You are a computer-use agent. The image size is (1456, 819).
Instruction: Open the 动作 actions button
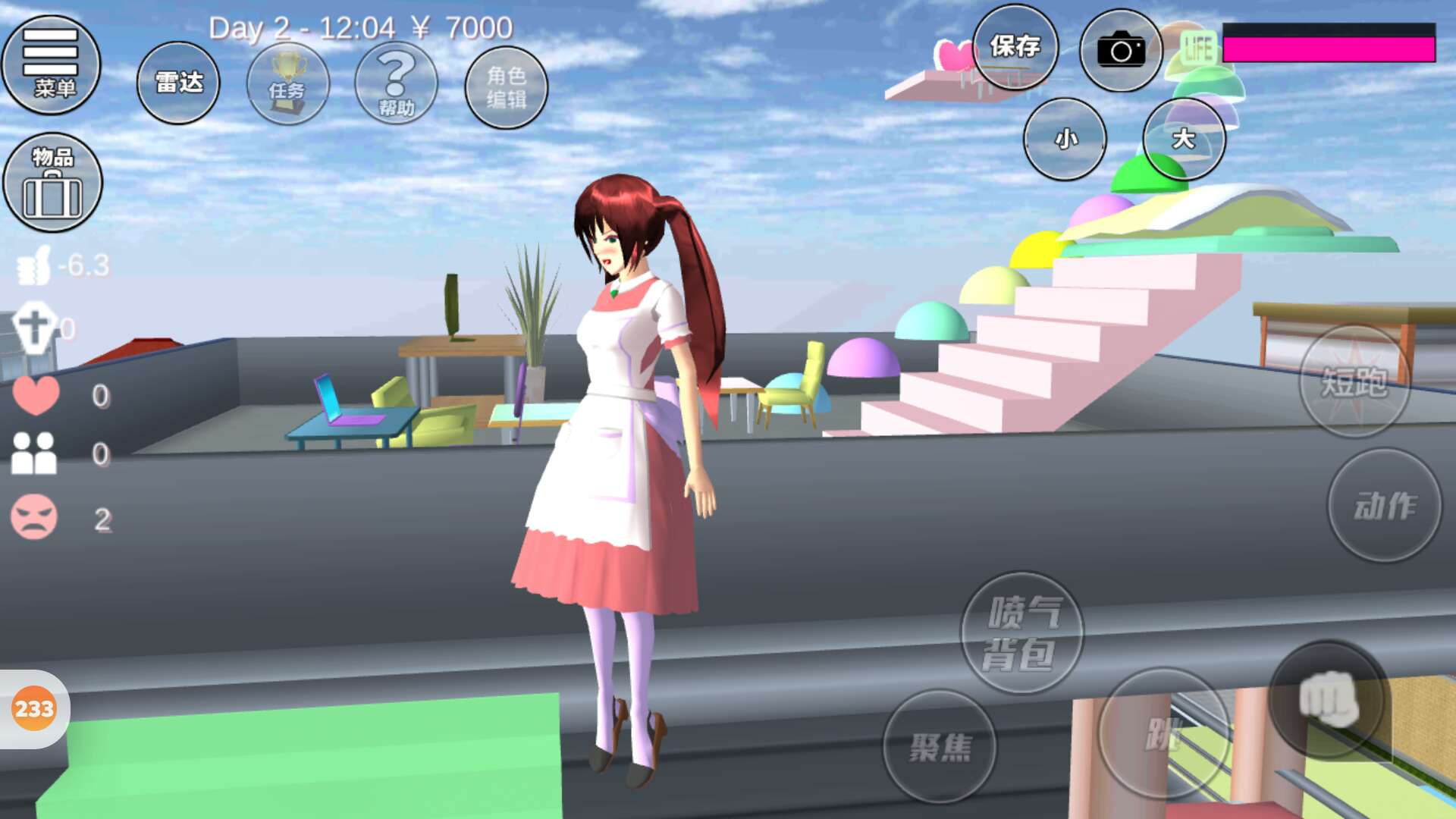coord(1384,505)
